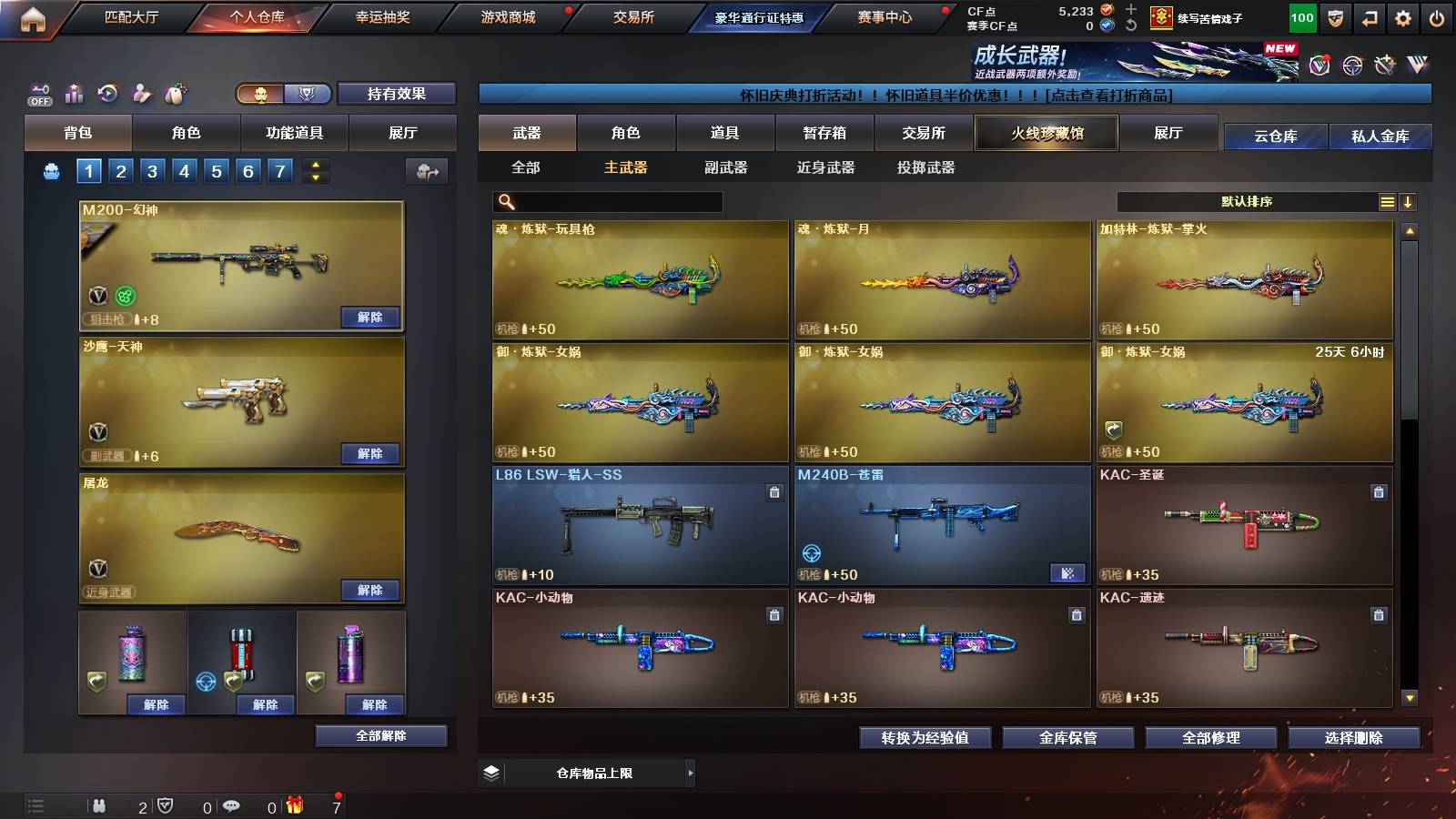Switch the character/badge display toggle to badge view
This screenshot has height=819, width=1456.
(x=308, y=94)
